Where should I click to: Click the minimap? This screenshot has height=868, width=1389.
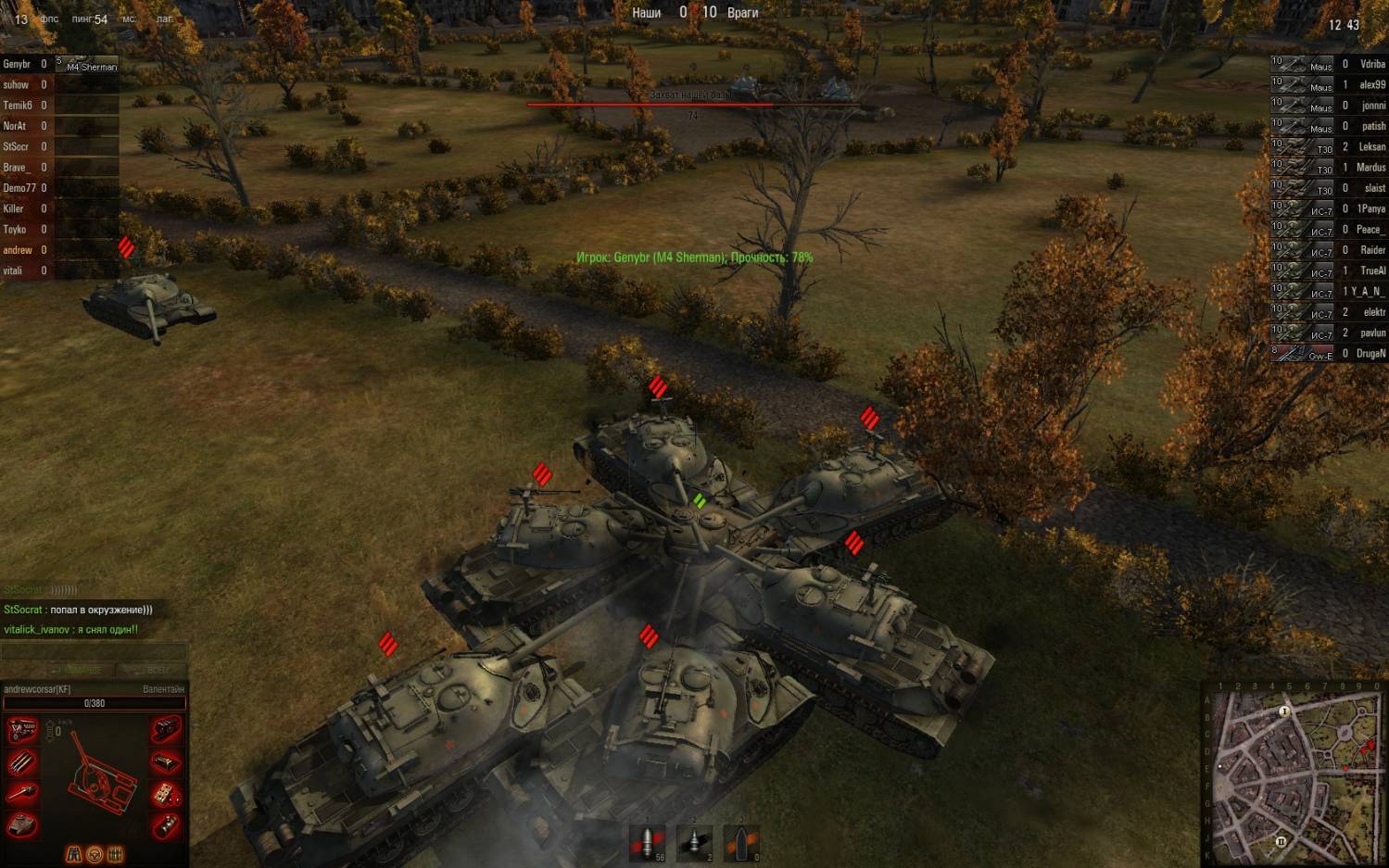tap(1294, 775)
